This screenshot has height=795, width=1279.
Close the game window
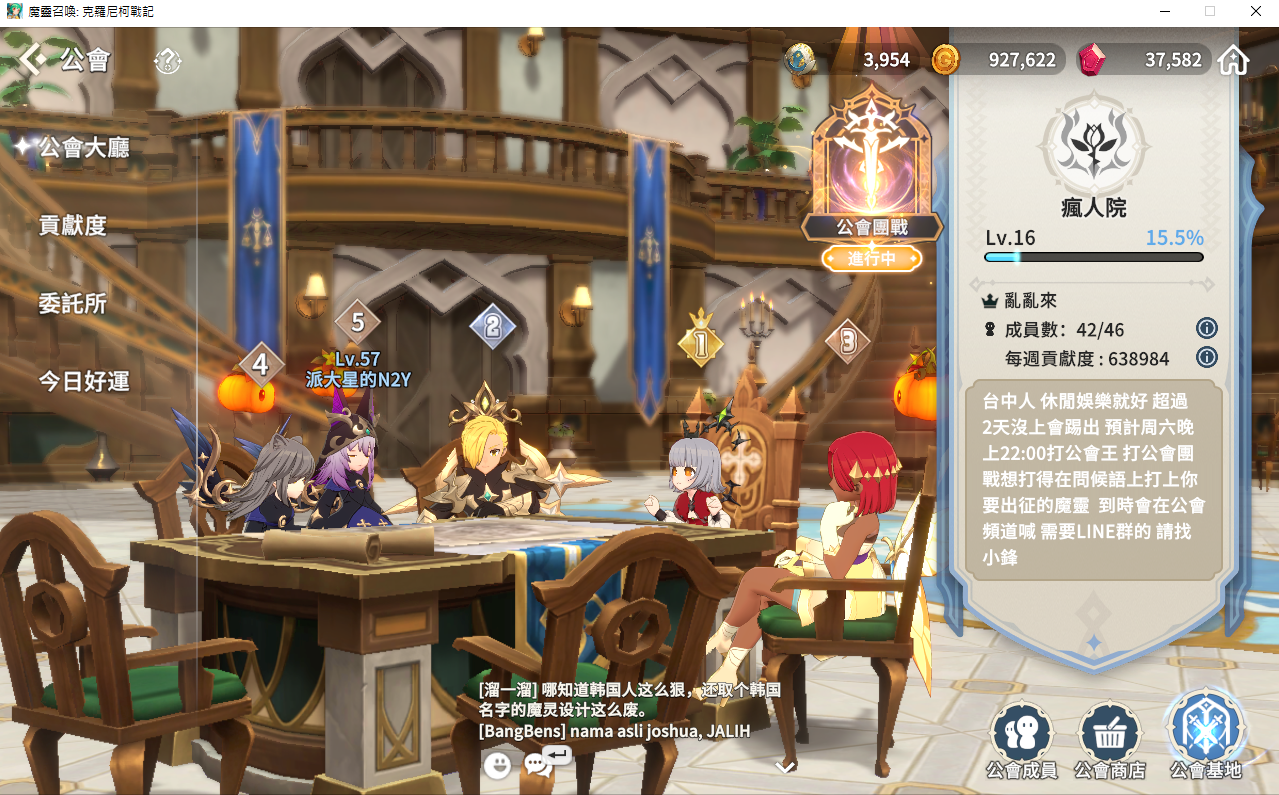(x=1255, y=12)
